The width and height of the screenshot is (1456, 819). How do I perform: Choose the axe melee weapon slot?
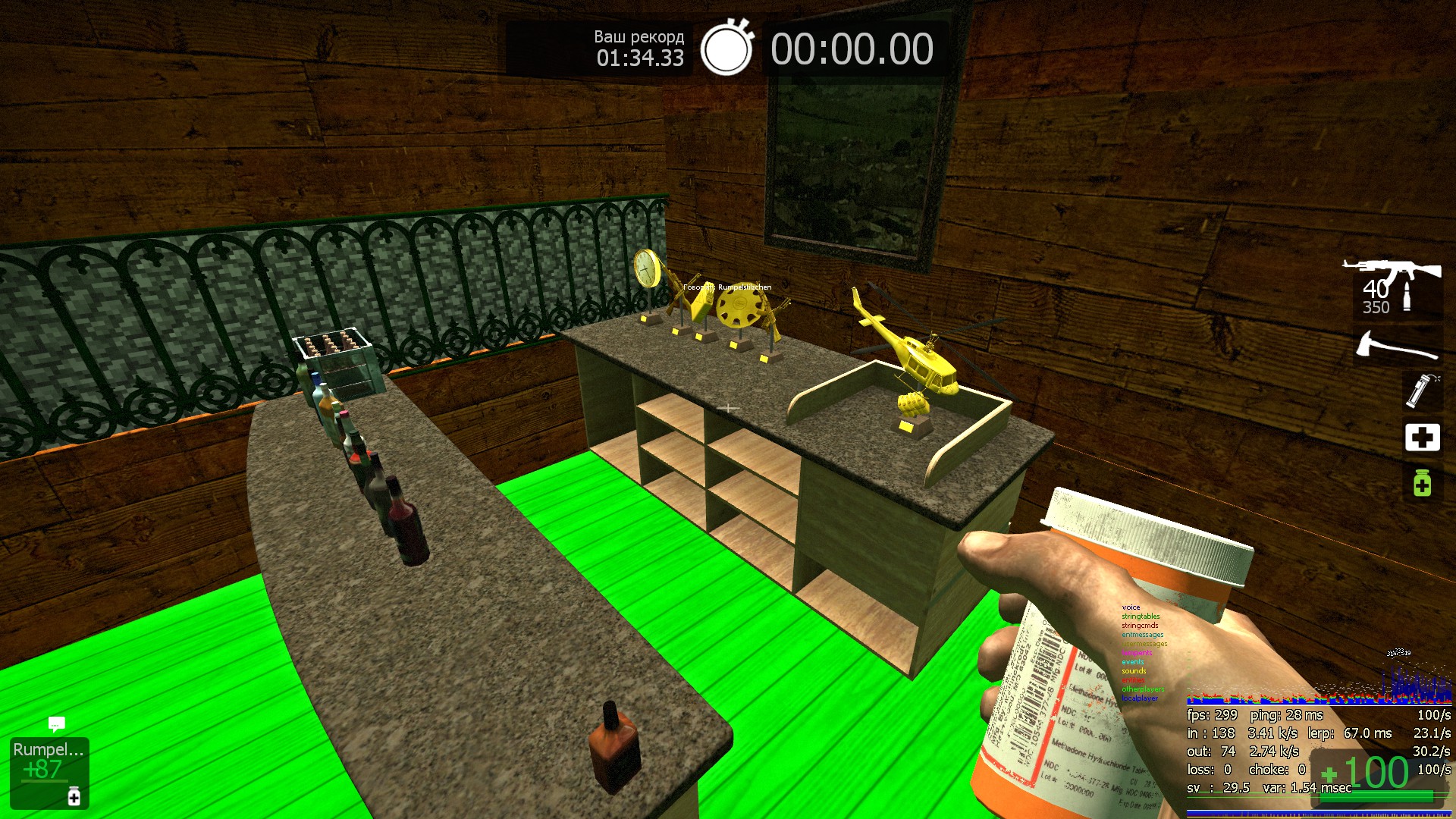1397,347
